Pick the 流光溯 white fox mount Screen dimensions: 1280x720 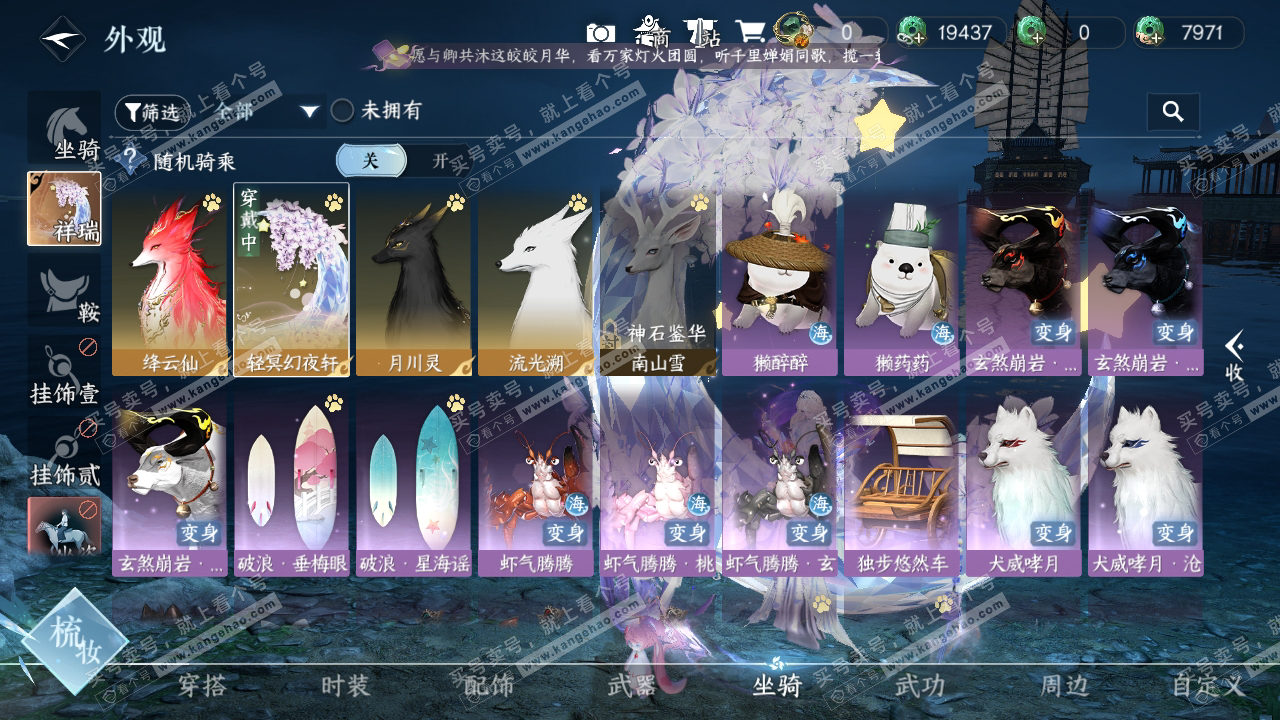coord(535,280)
